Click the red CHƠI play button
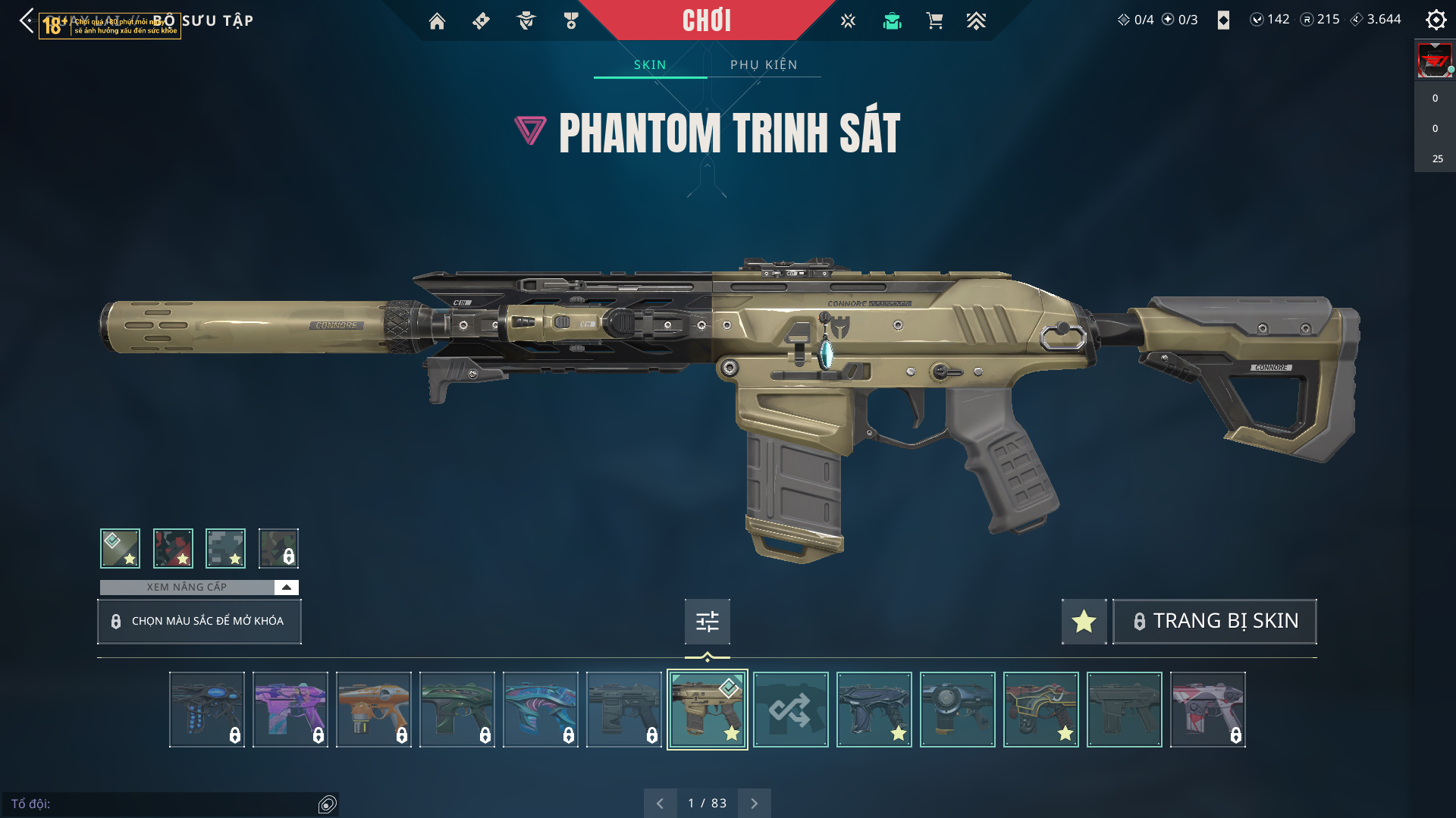This screenshot has height=818, width=1456. 706,20
